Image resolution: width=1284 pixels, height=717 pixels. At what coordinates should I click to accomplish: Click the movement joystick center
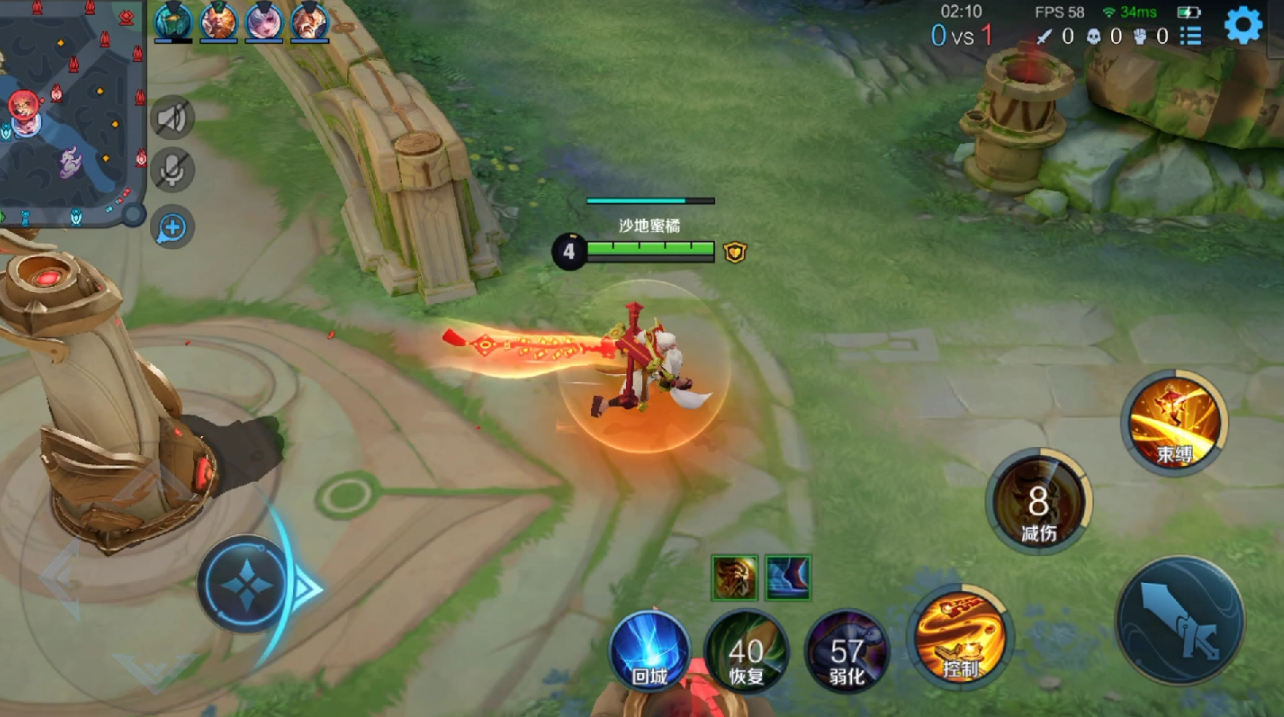(x=244, y=584)
